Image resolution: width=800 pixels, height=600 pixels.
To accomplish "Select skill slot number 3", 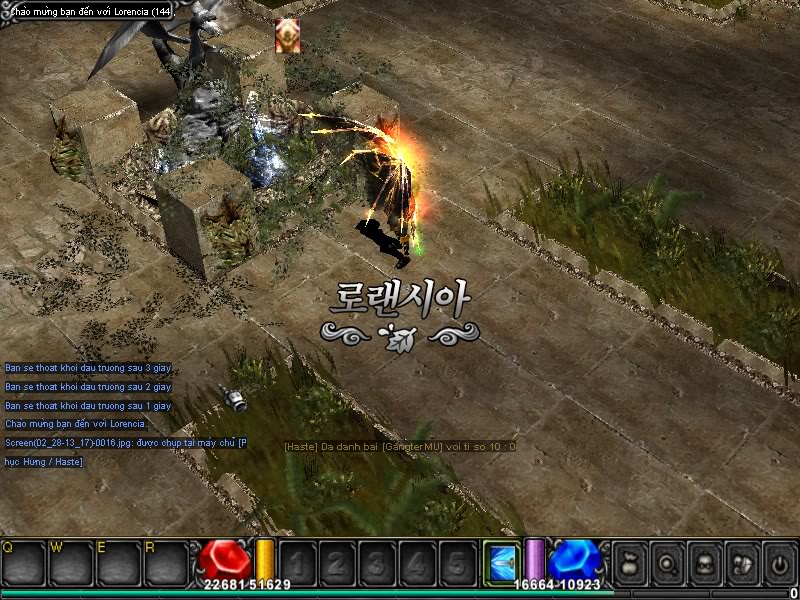I will [377, 562].
